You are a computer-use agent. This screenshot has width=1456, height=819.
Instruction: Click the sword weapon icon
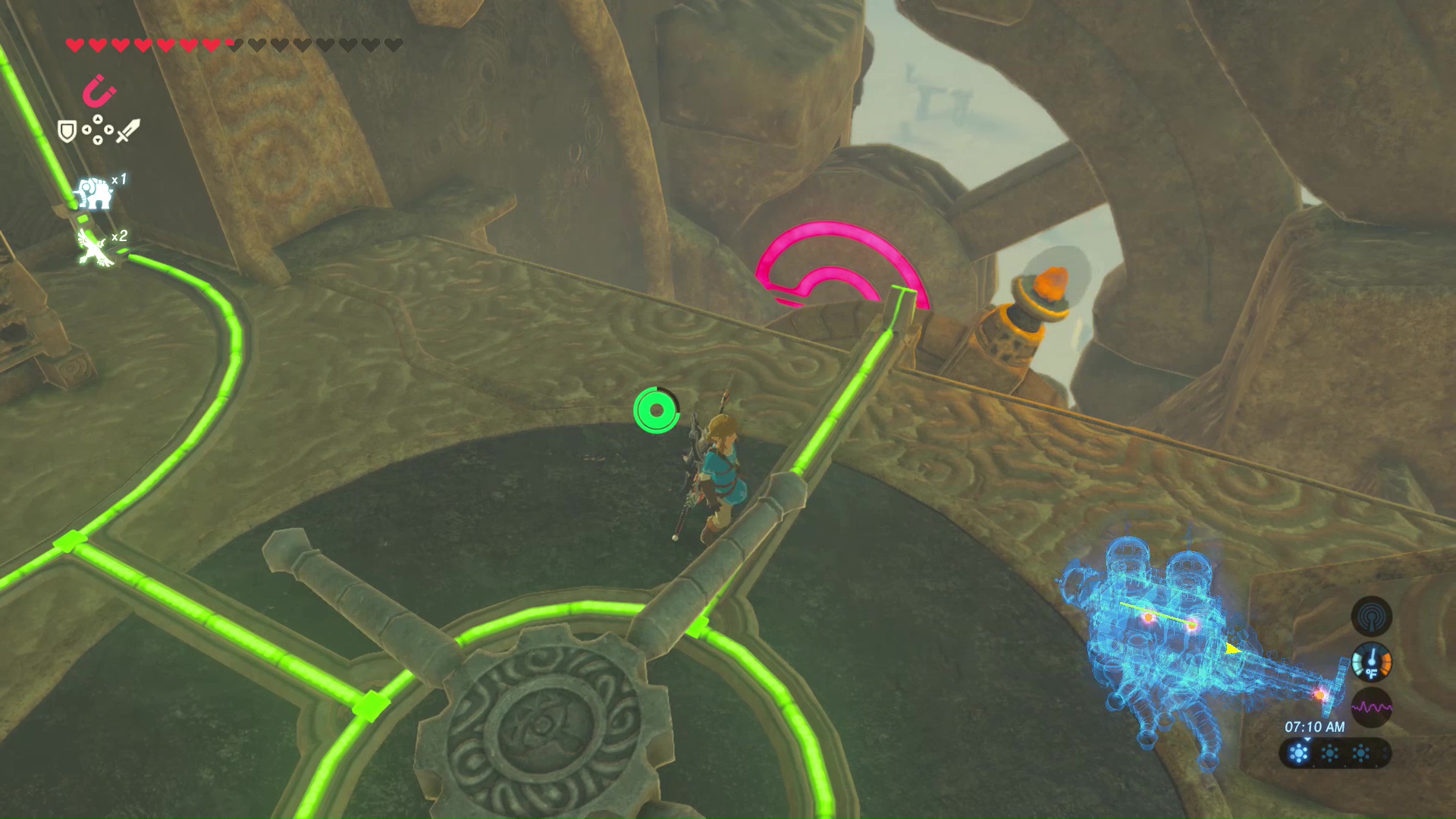click(127, 130)
